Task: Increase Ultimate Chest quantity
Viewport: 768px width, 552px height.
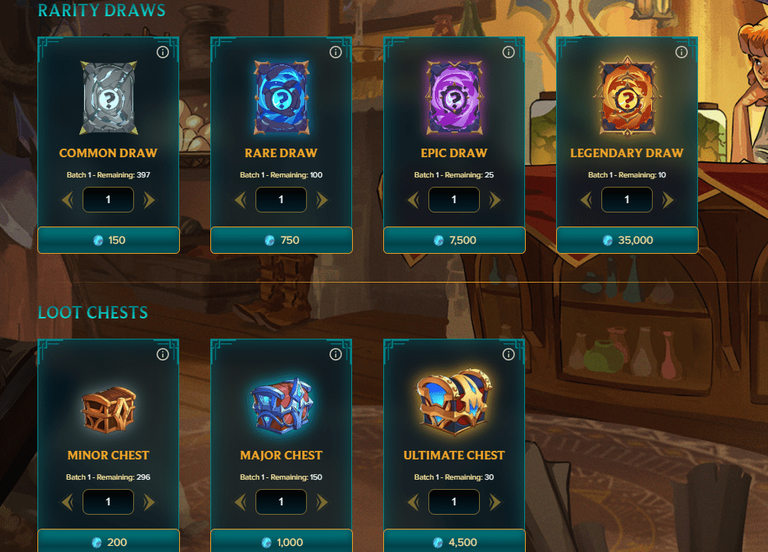Action: (x=495, y=502)
